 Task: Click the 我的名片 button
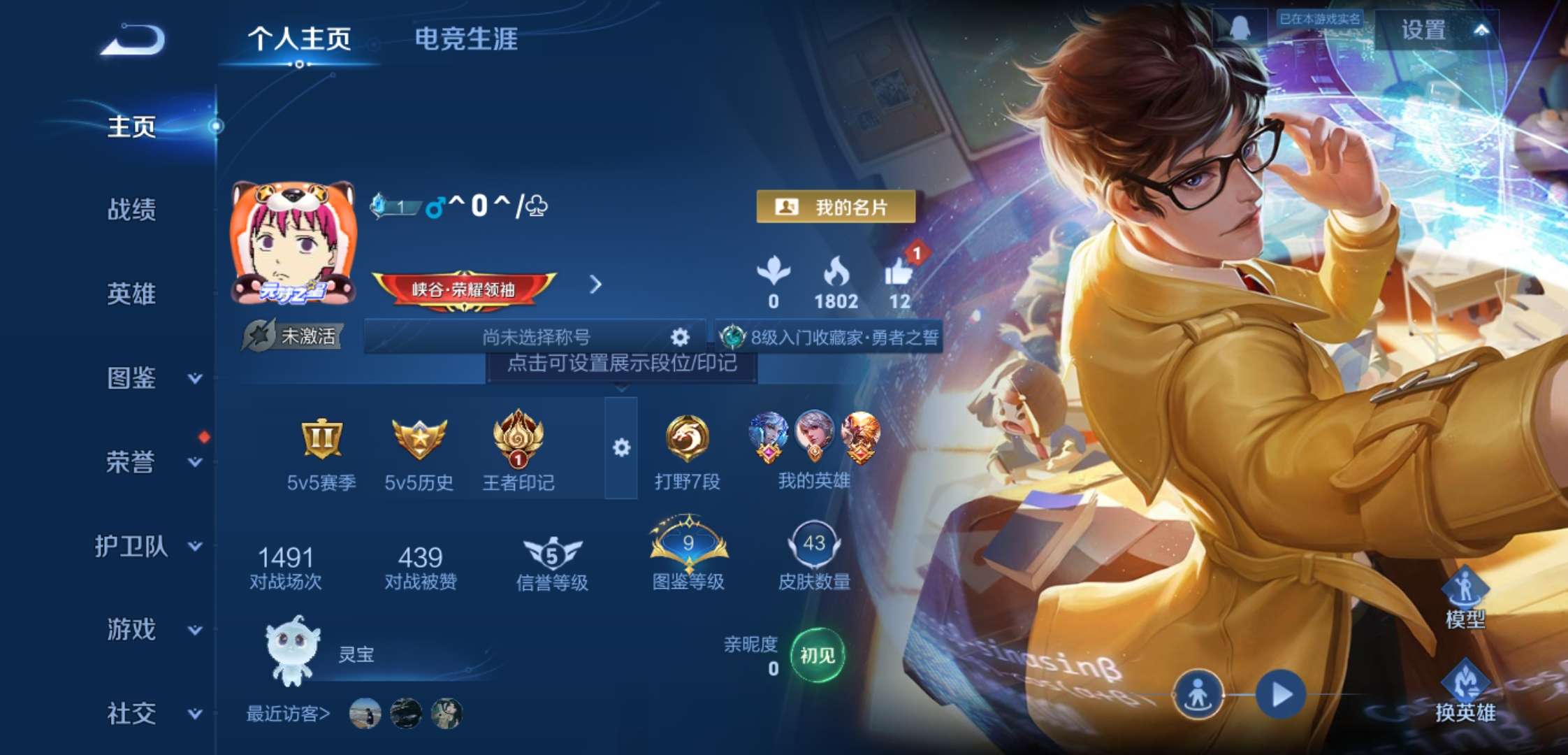coord(834,206)
